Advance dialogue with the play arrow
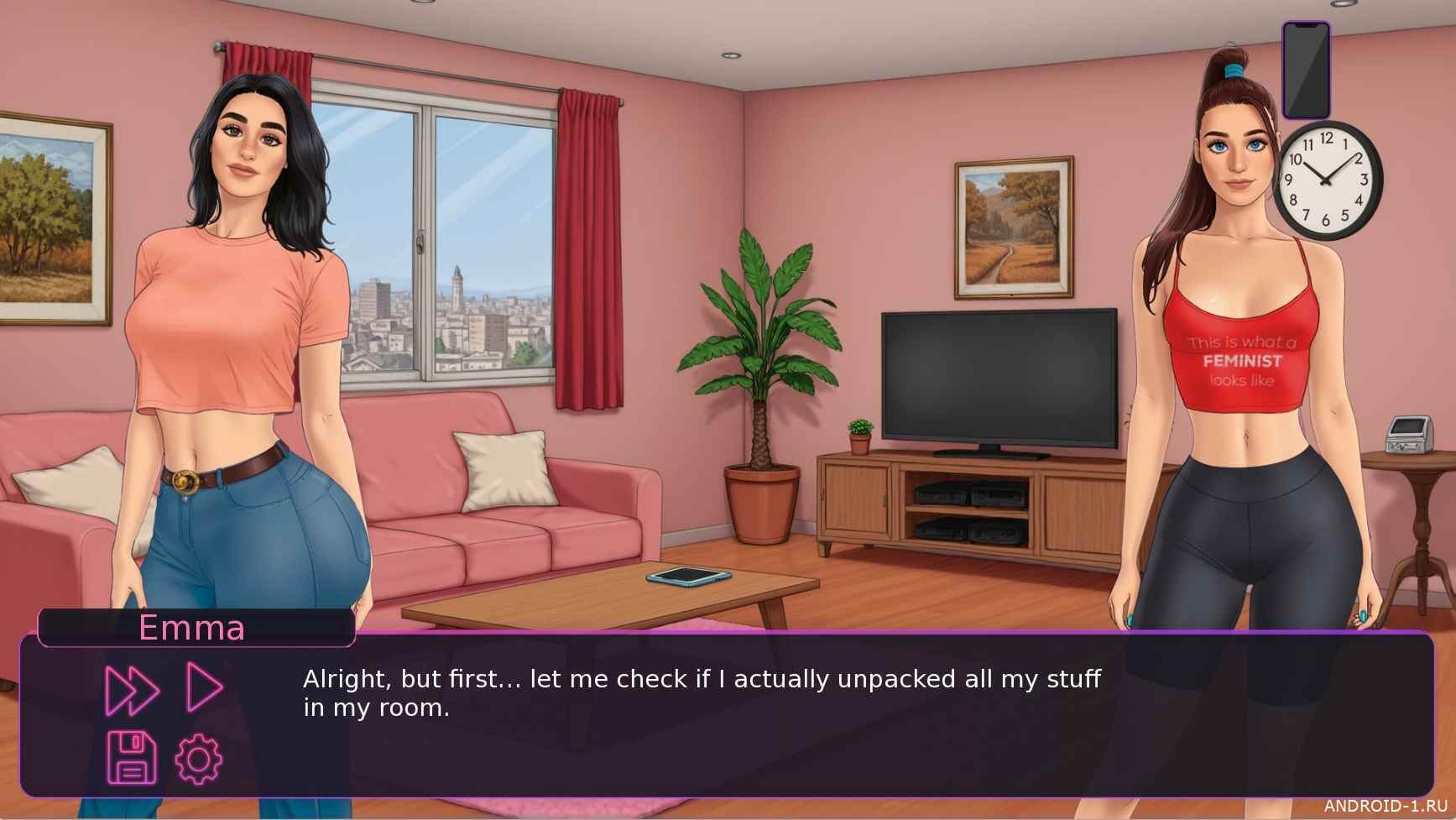The height and width of the screenshot is (820, 1456). pos(204,687)
